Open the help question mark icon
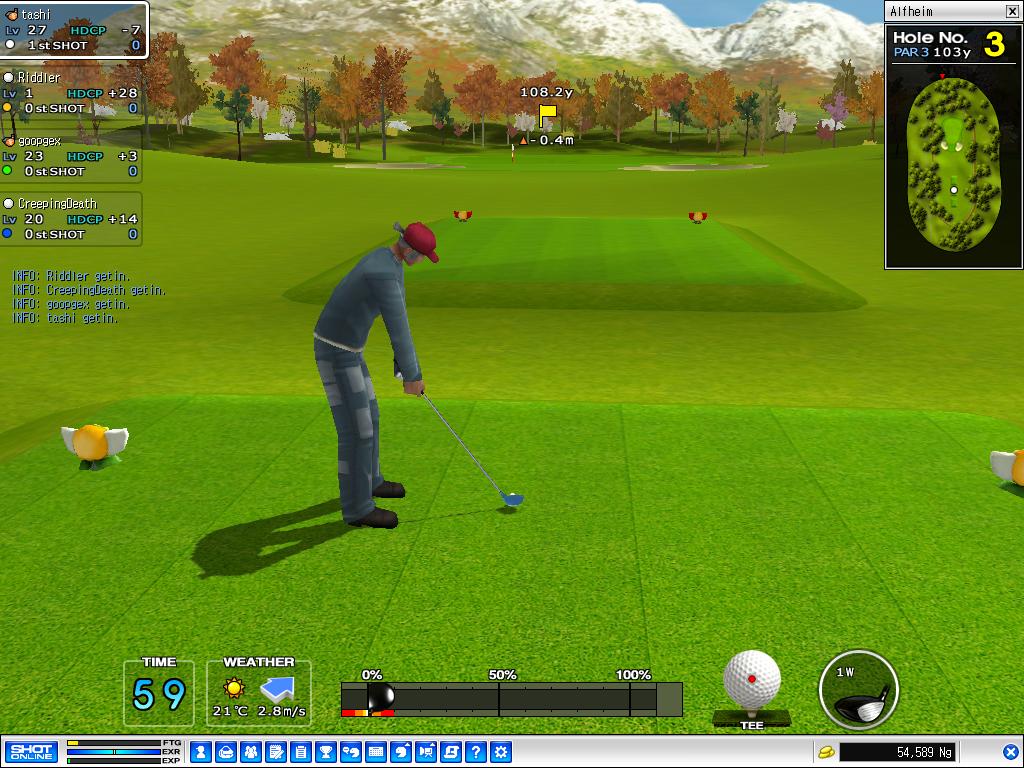Image resolution: width=1024 pixels, height=768 pixels. pos(477,752)
